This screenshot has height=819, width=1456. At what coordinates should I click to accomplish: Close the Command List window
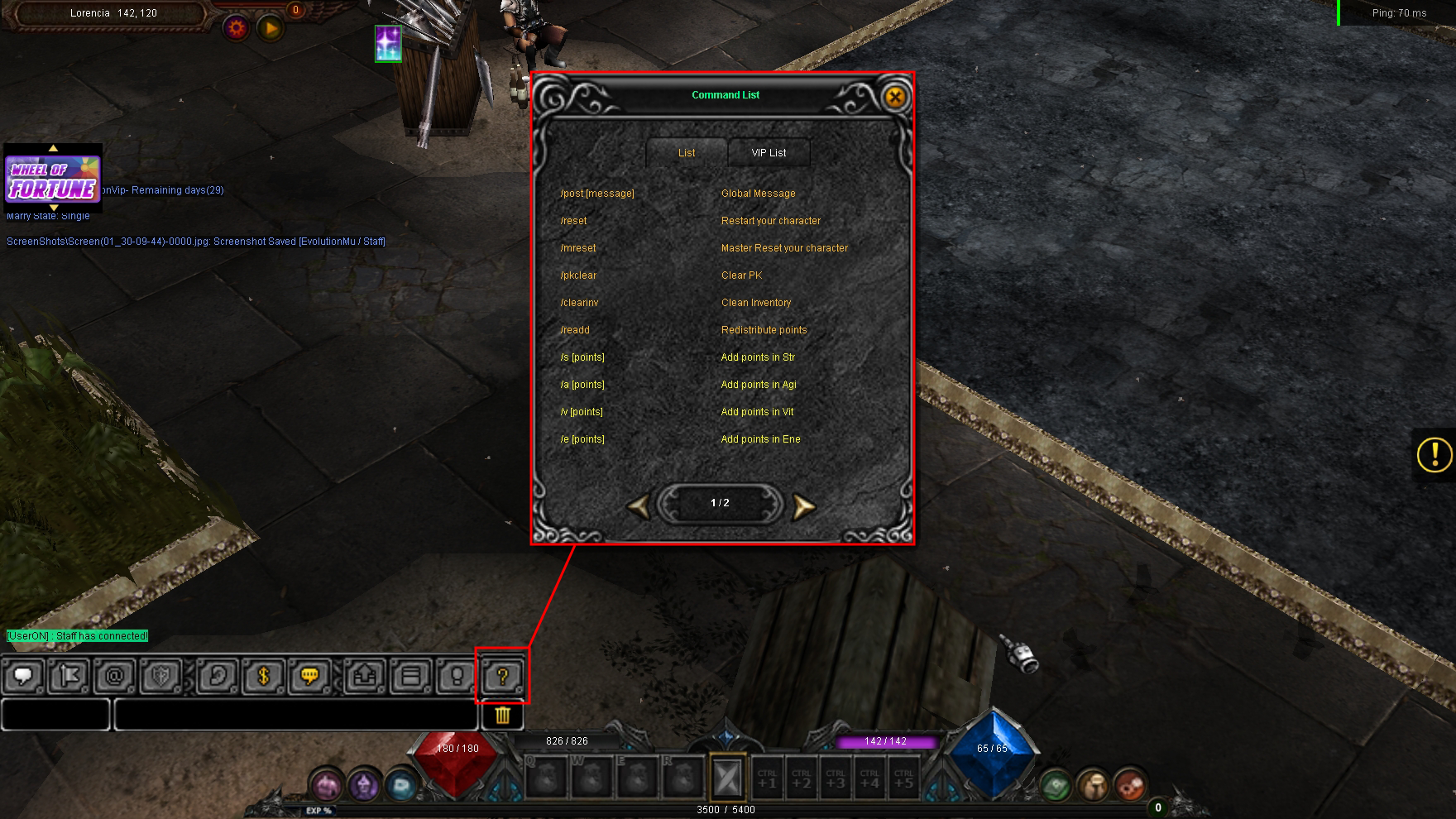[894, 97]
